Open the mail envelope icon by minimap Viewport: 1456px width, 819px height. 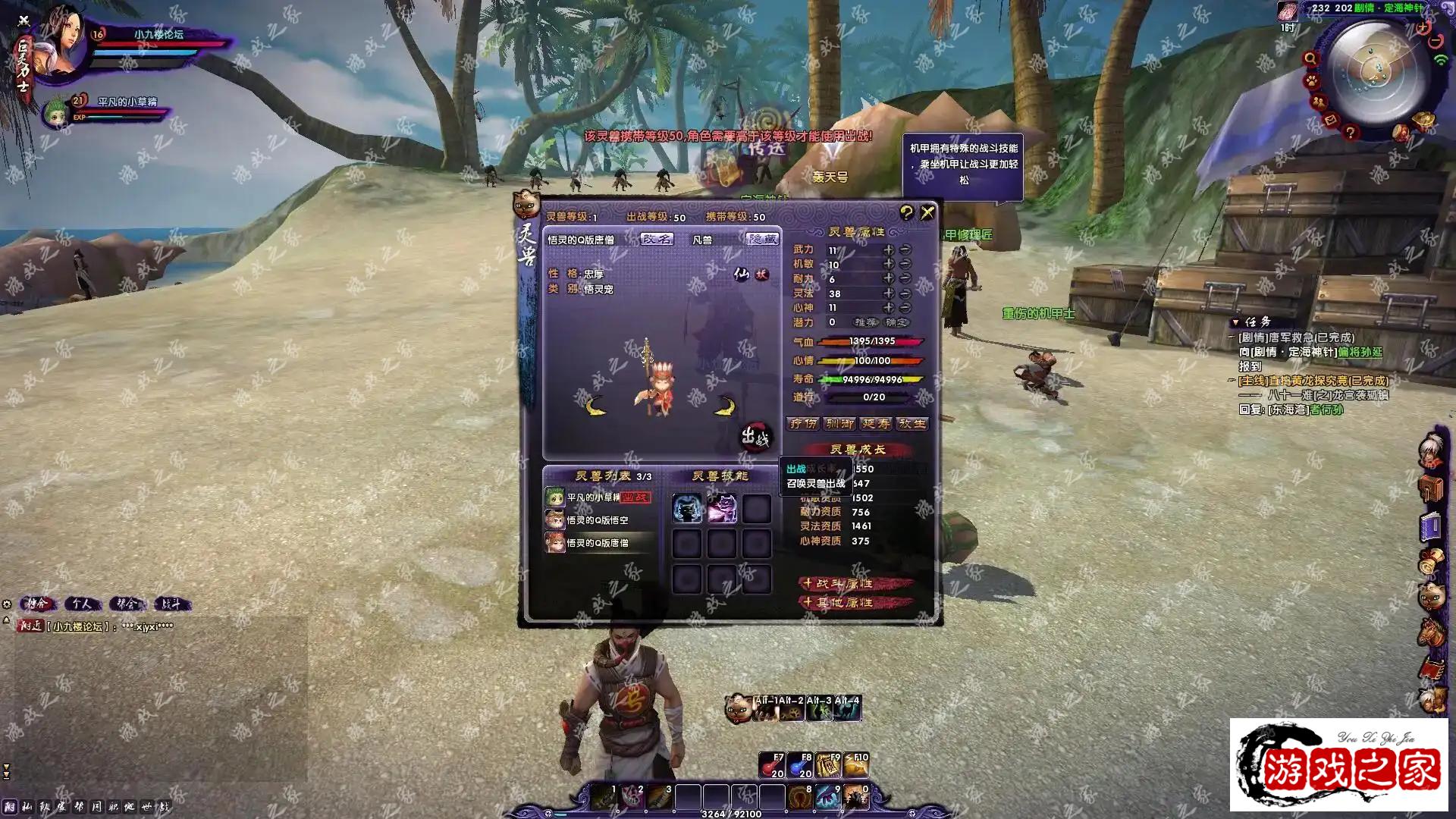[x=1331, y=121]
